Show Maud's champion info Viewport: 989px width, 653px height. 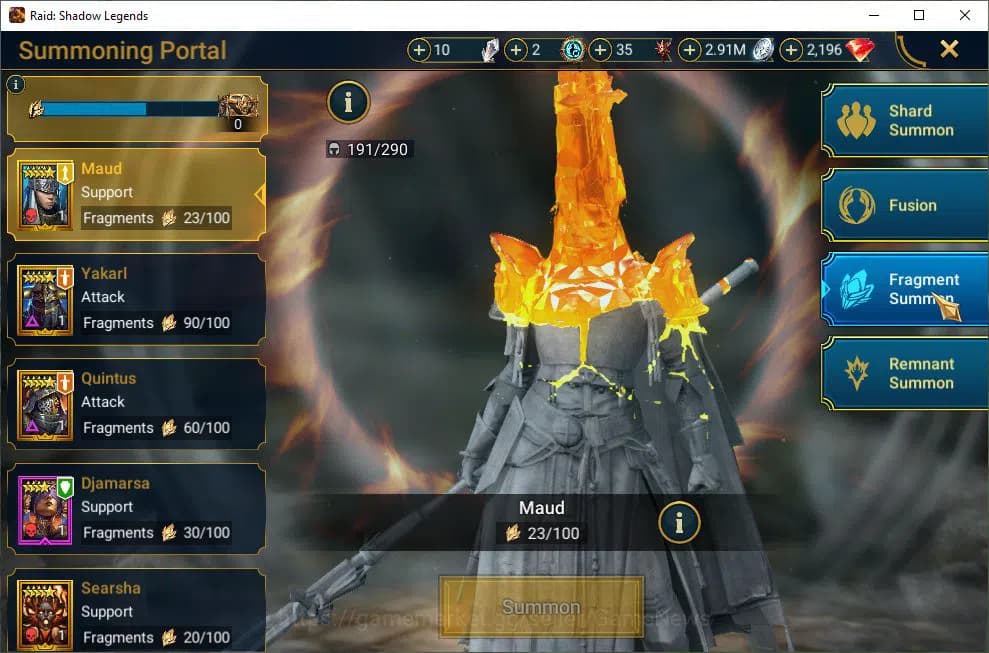pos(680,521)
